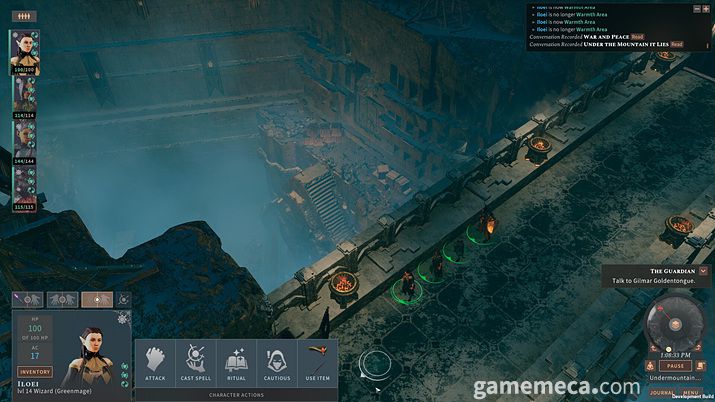This screenshot has height=402, width=715.
Task: Expand the message log with plus button
Action: tap(706, 8)
